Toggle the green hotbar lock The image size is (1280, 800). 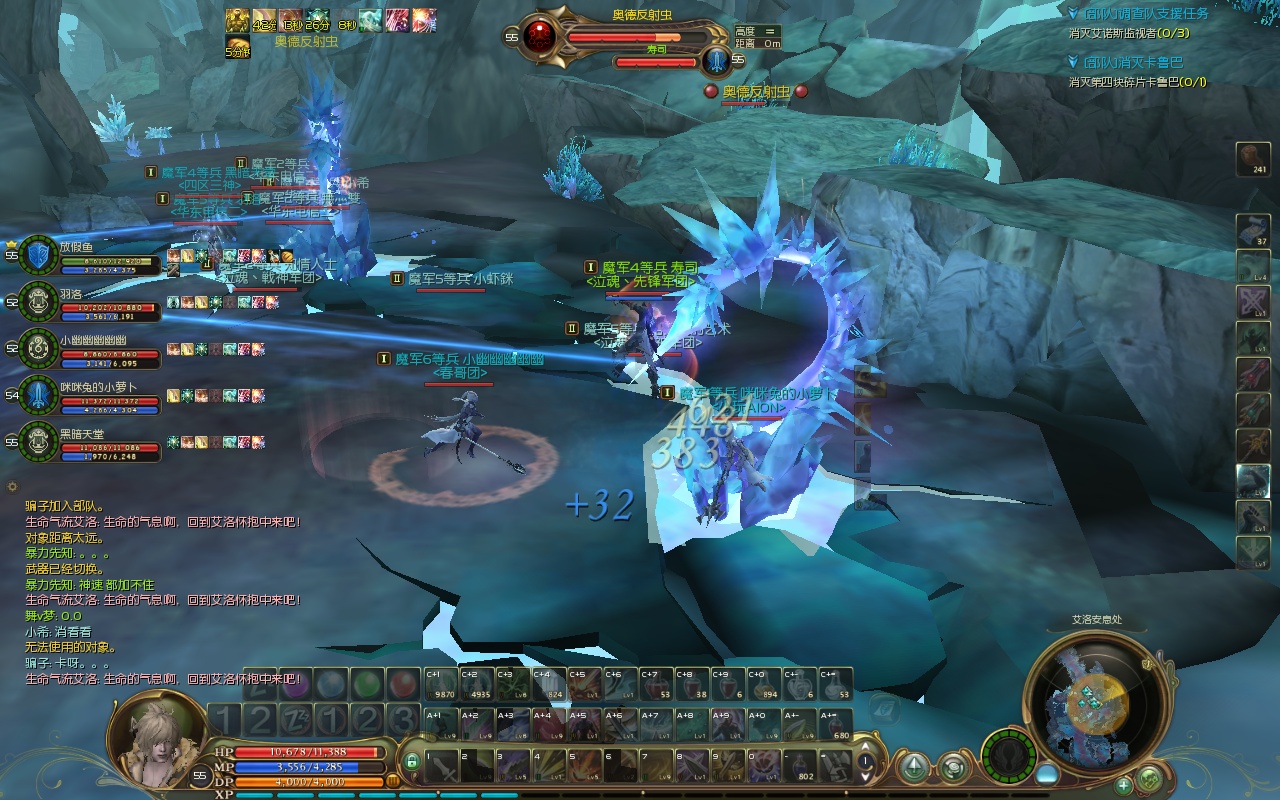pos(412,761)
